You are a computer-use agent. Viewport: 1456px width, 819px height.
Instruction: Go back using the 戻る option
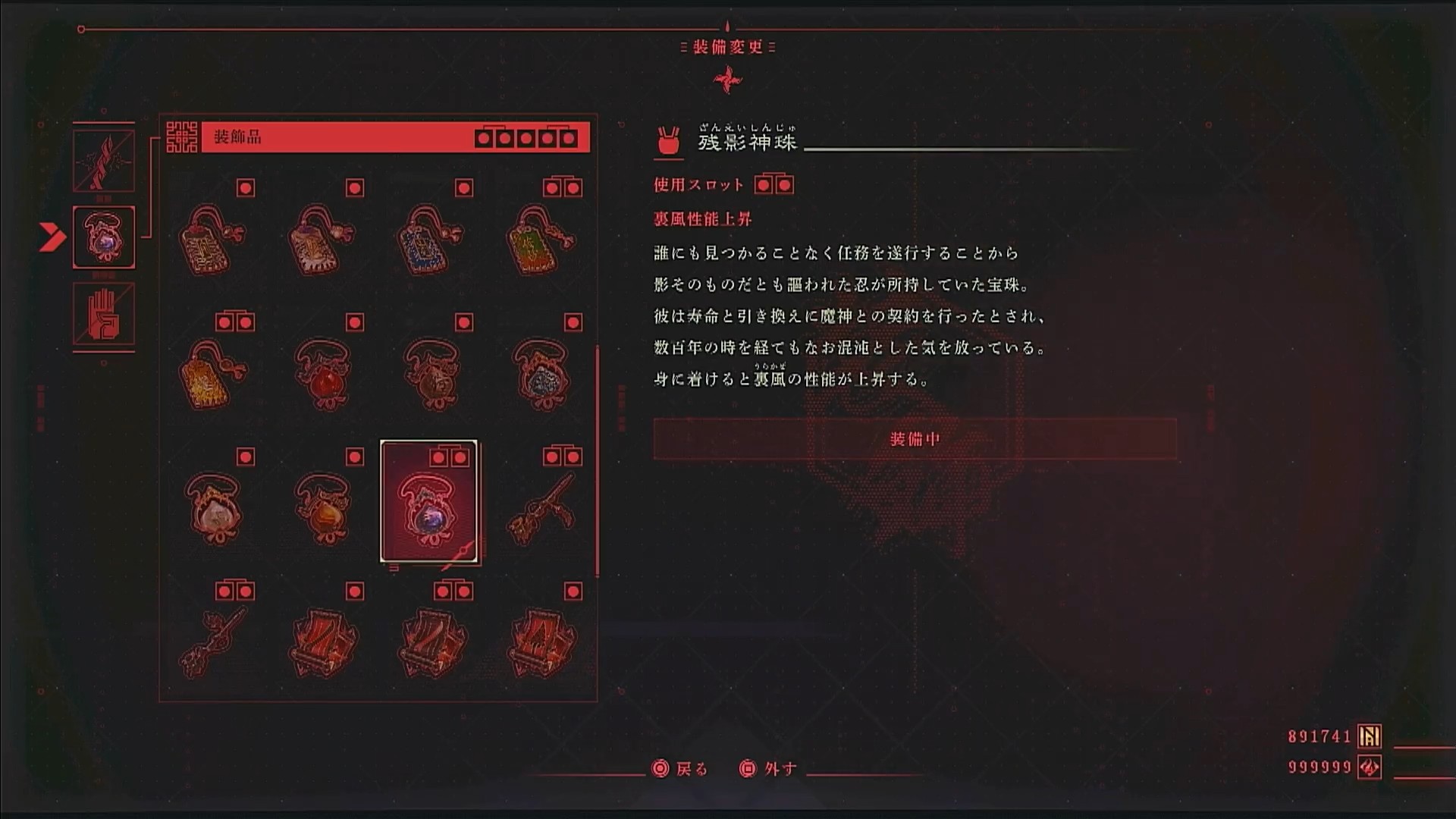680,769
